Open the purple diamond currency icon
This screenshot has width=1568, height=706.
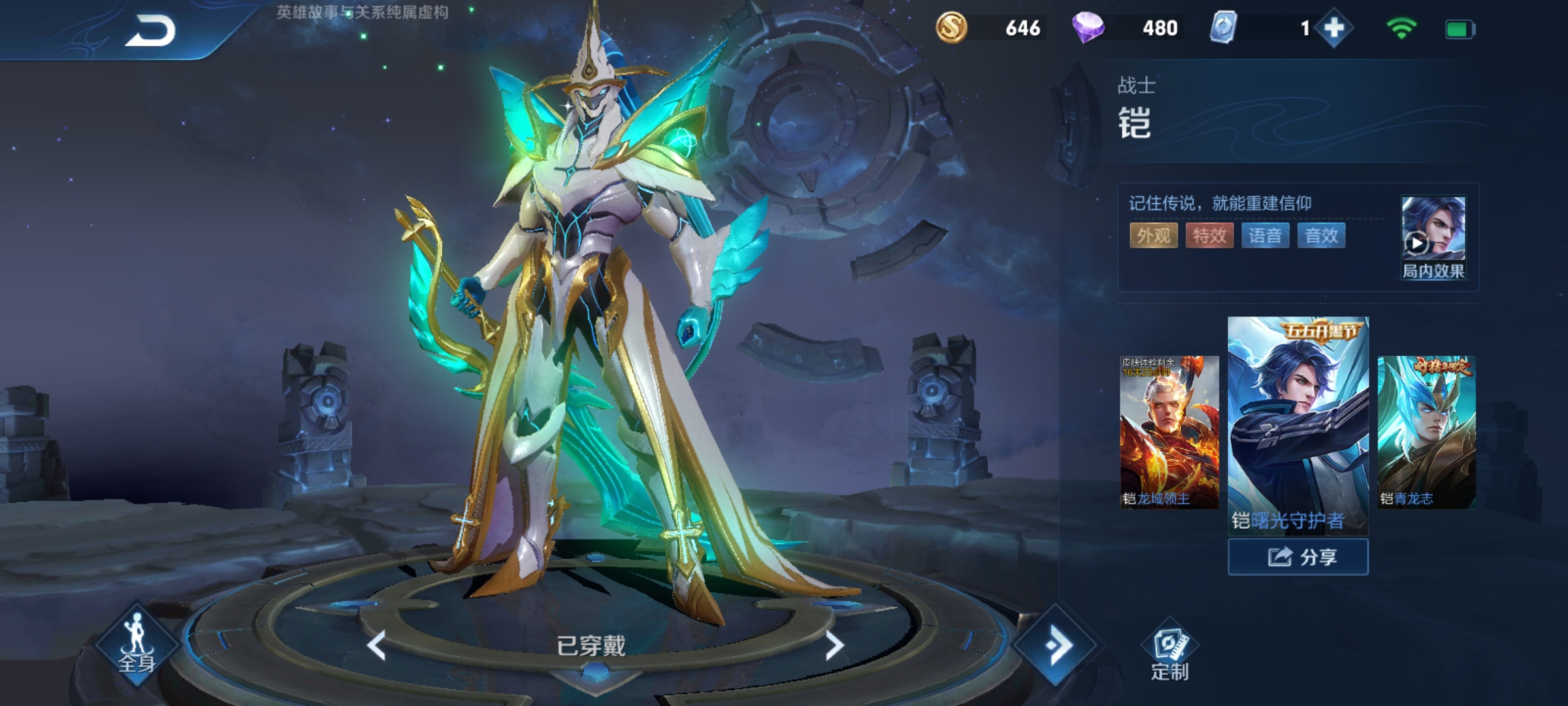coord(1088,28)
